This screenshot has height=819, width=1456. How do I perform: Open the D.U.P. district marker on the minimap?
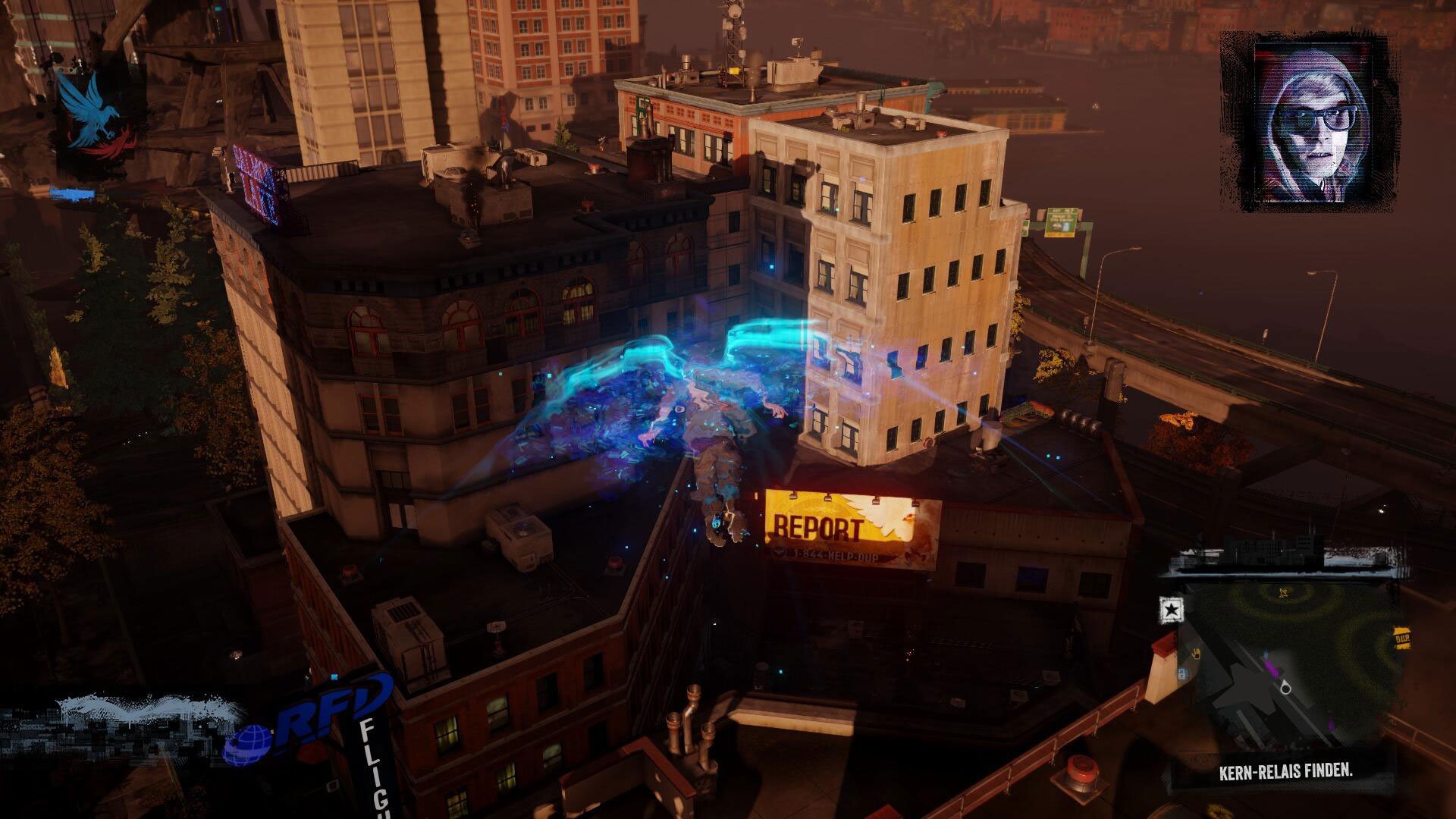(x=1402, y=638)
